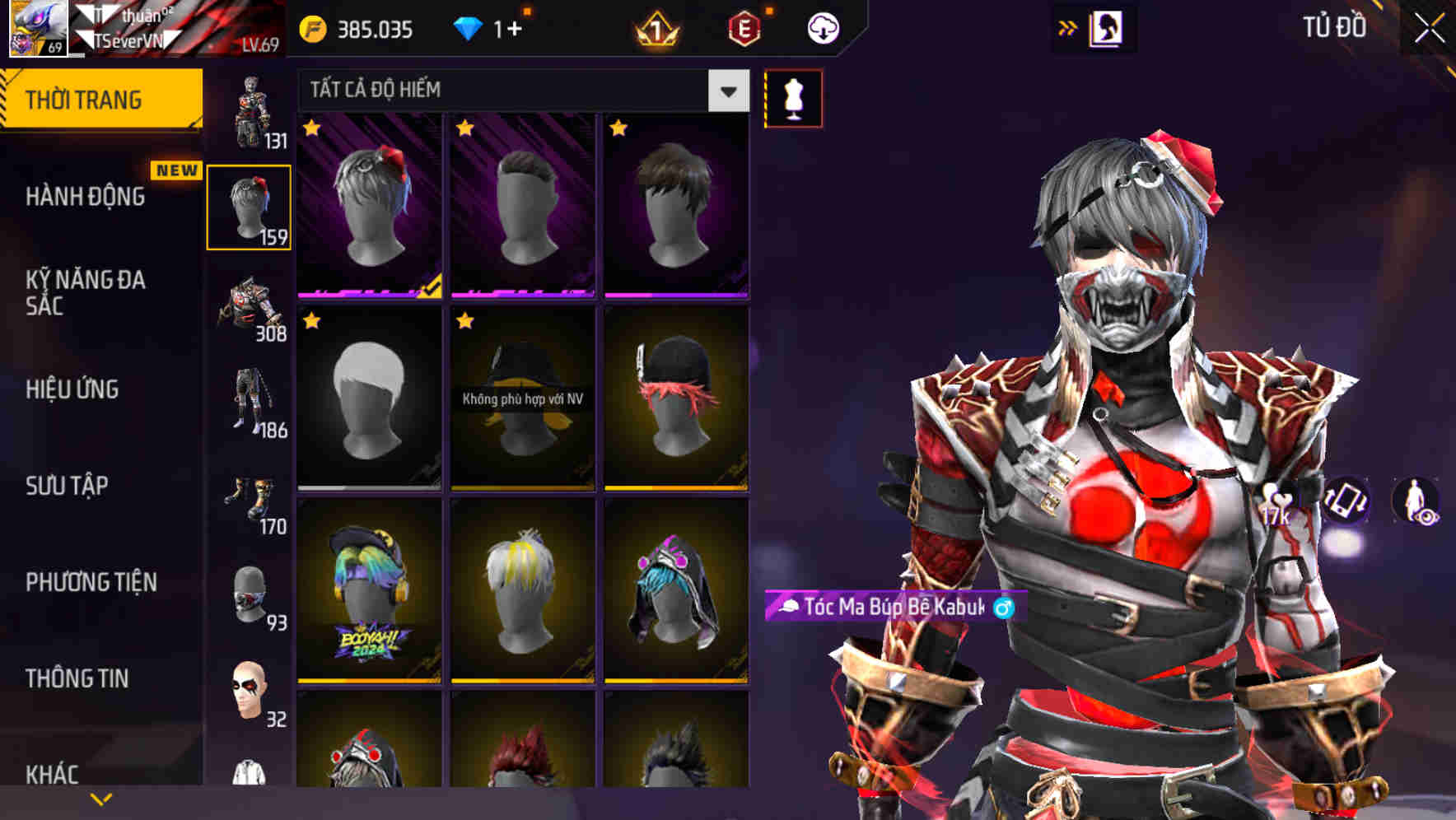Click the photo card icon near the top right
This screenshot has width=1456, height=820.
tap(1108, 27)
